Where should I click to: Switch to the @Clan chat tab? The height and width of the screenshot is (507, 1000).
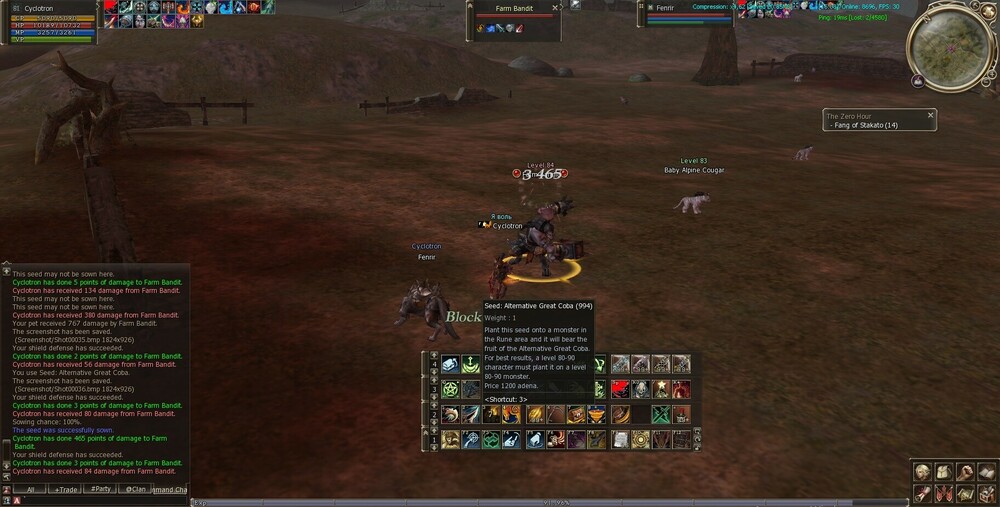coord(133,489)
